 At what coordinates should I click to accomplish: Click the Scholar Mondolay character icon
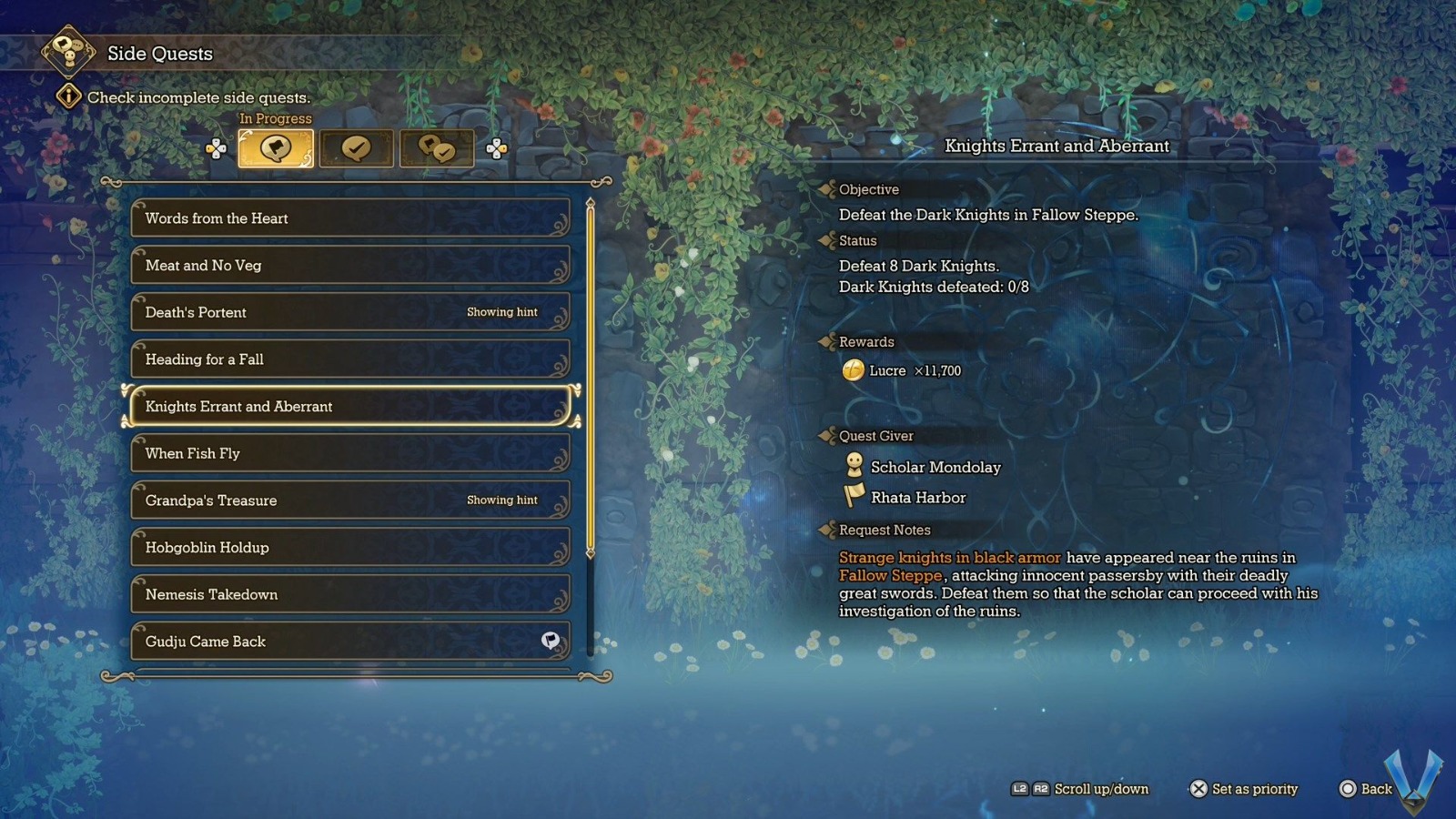854,467
